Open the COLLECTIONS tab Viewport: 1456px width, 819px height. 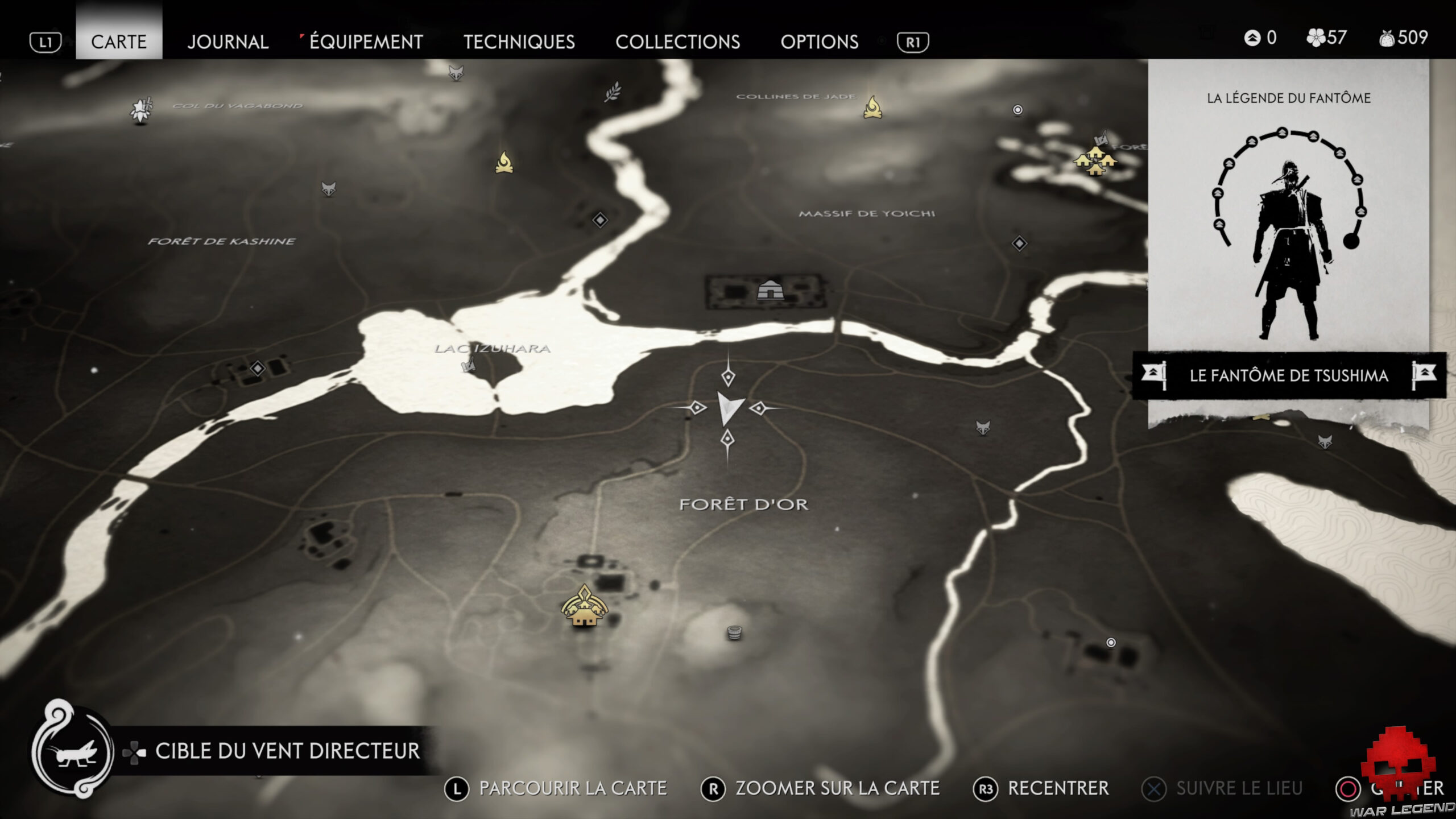679,42
